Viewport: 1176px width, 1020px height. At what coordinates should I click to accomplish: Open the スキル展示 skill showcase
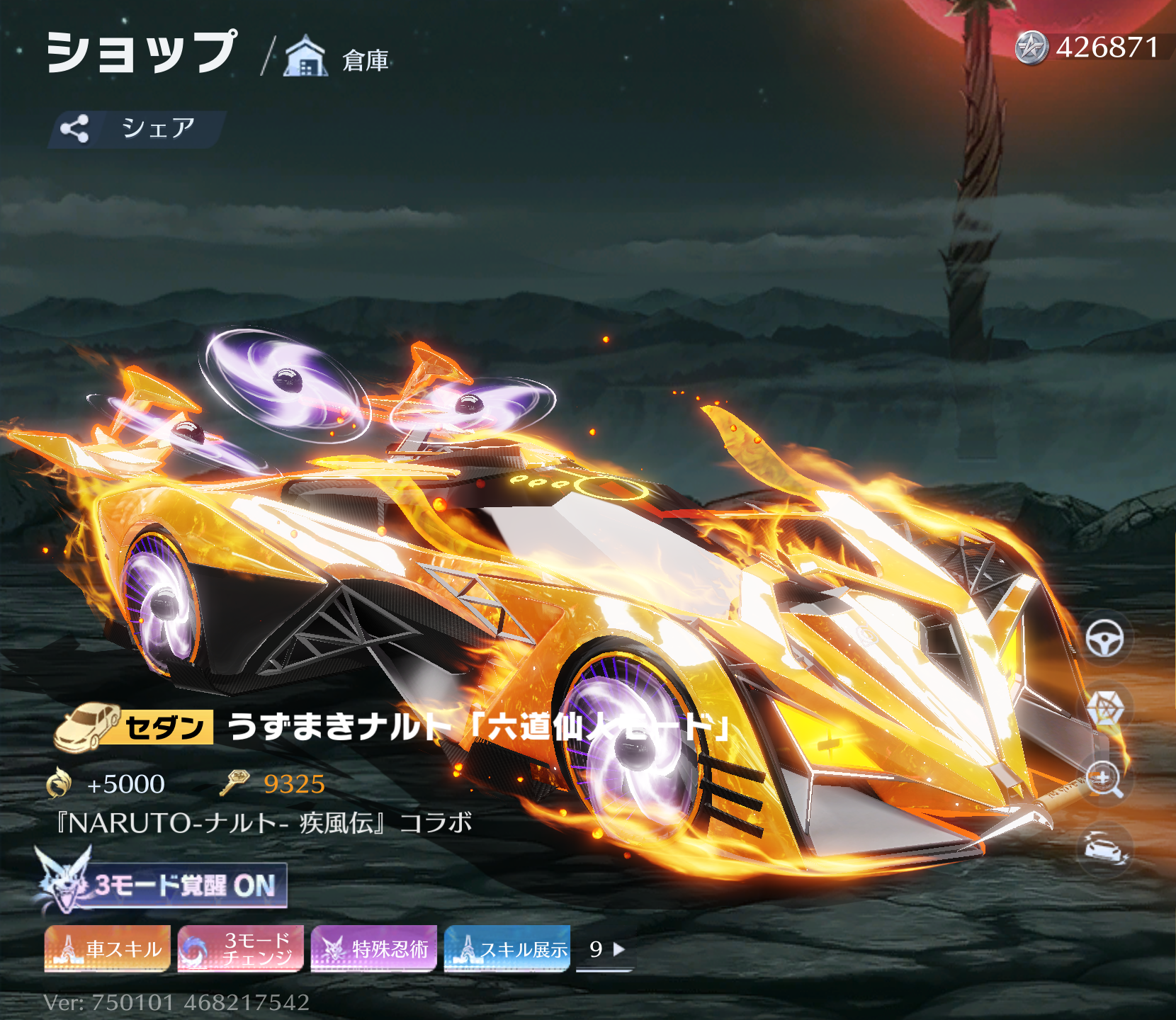pyautogui.click(x=507, y=948)
